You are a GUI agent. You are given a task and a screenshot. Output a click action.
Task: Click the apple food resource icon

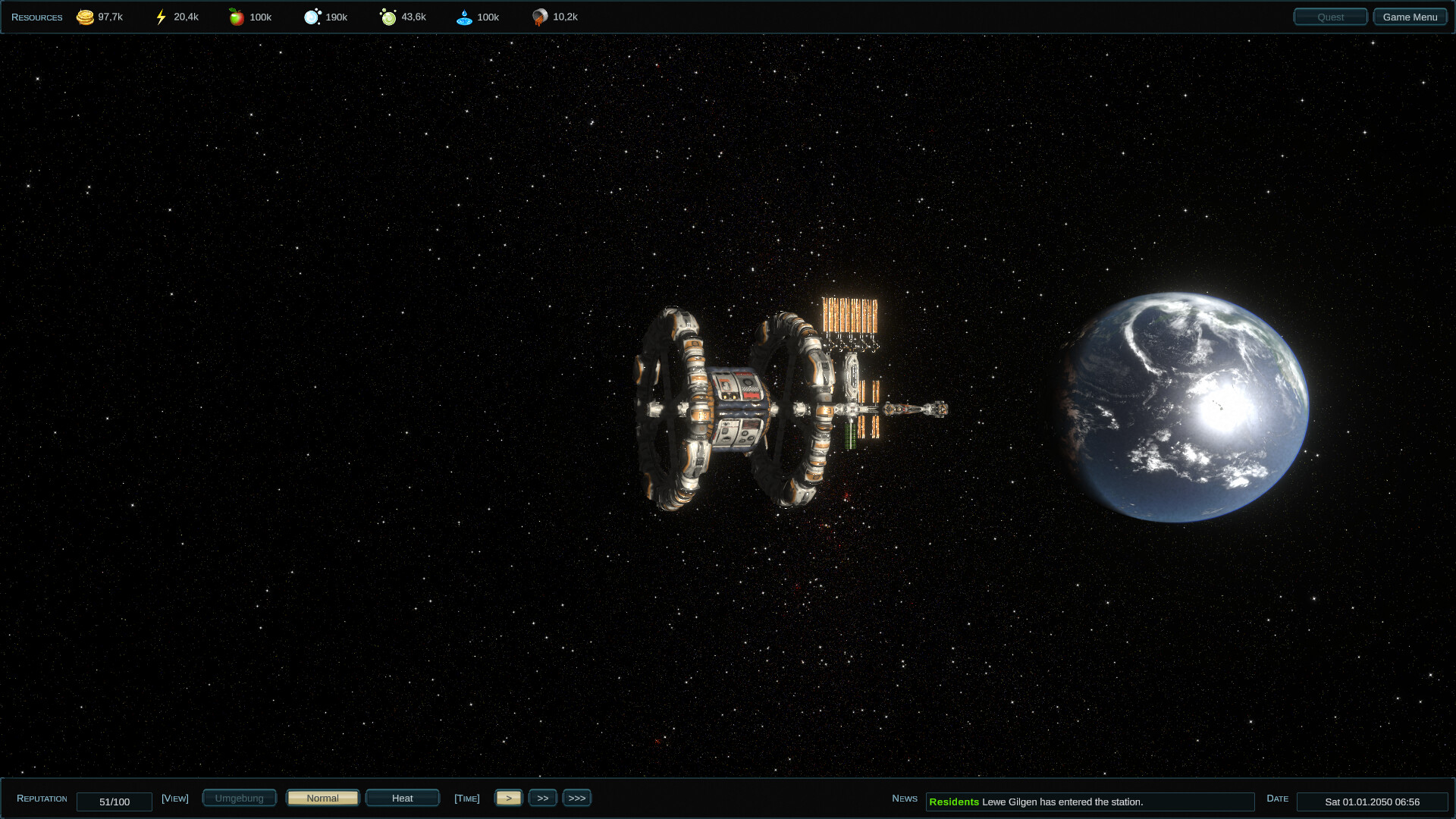point(237,17)
